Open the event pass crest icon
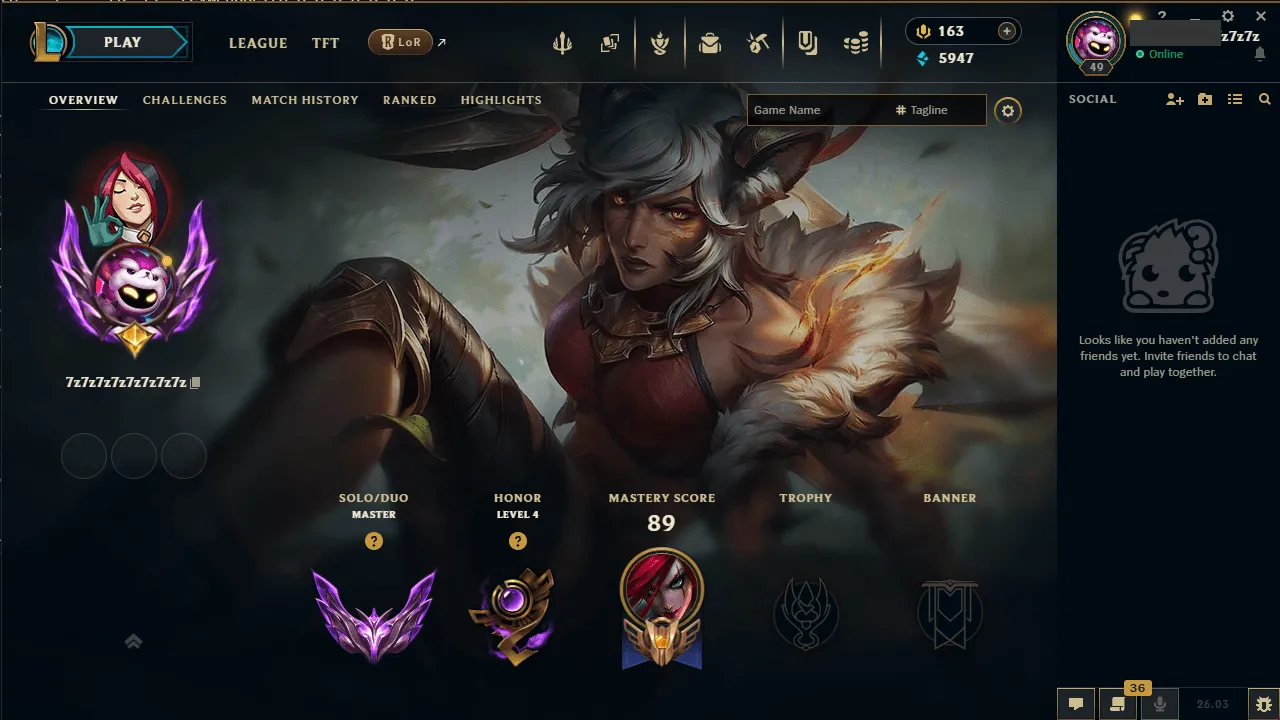 [660, 42]
